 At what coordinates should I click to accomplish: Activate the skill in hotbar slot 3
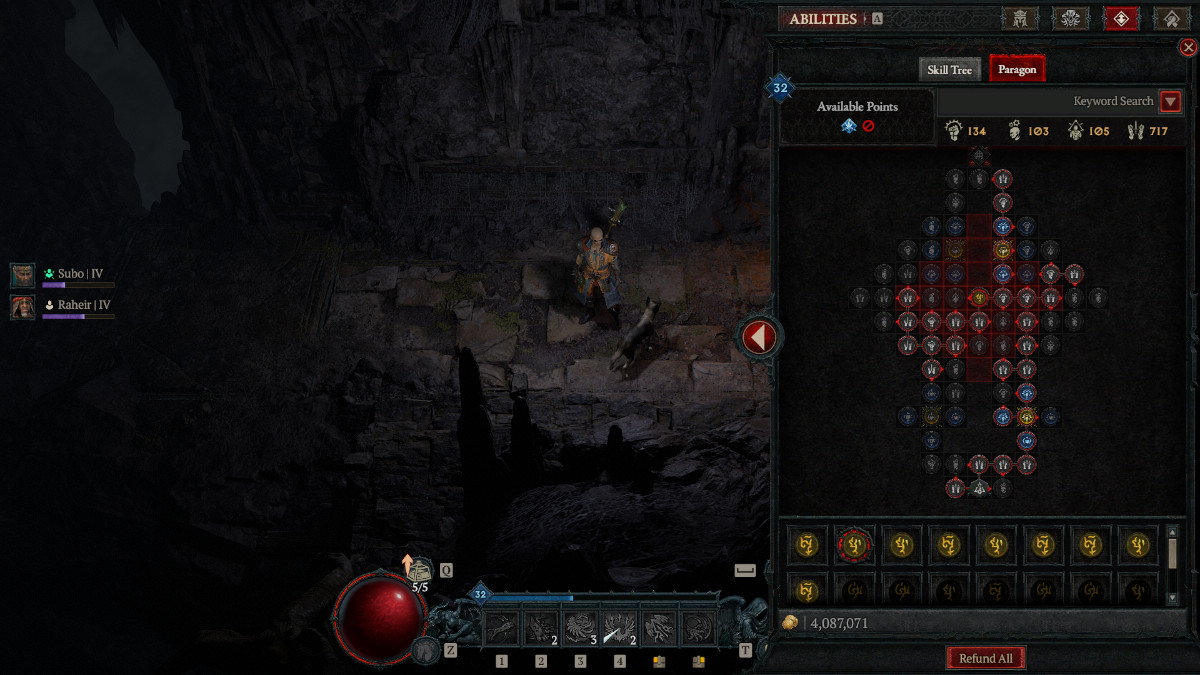tap(580, 628)
